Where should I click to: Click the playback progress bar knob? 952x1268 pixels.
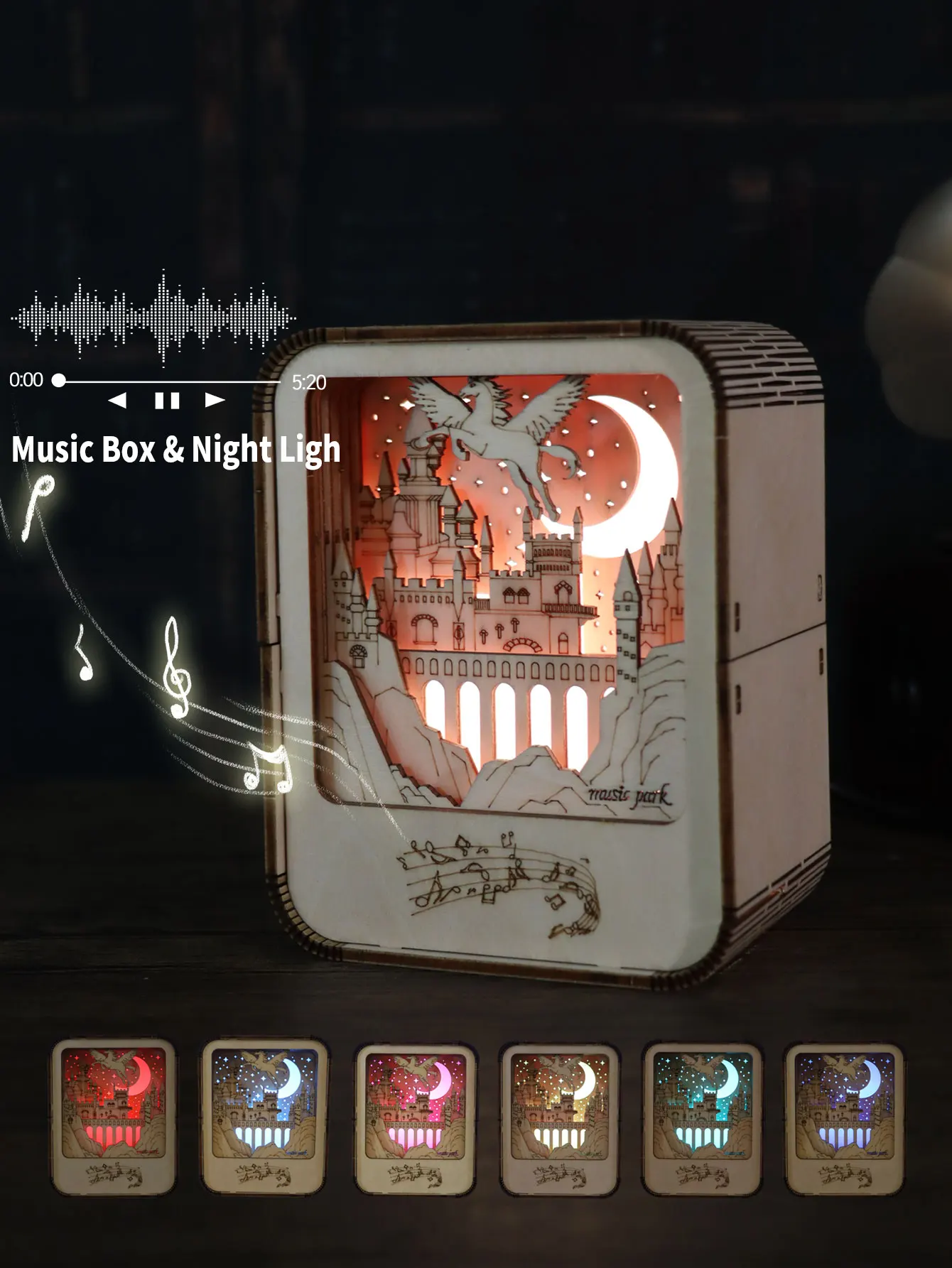(59, 381)
